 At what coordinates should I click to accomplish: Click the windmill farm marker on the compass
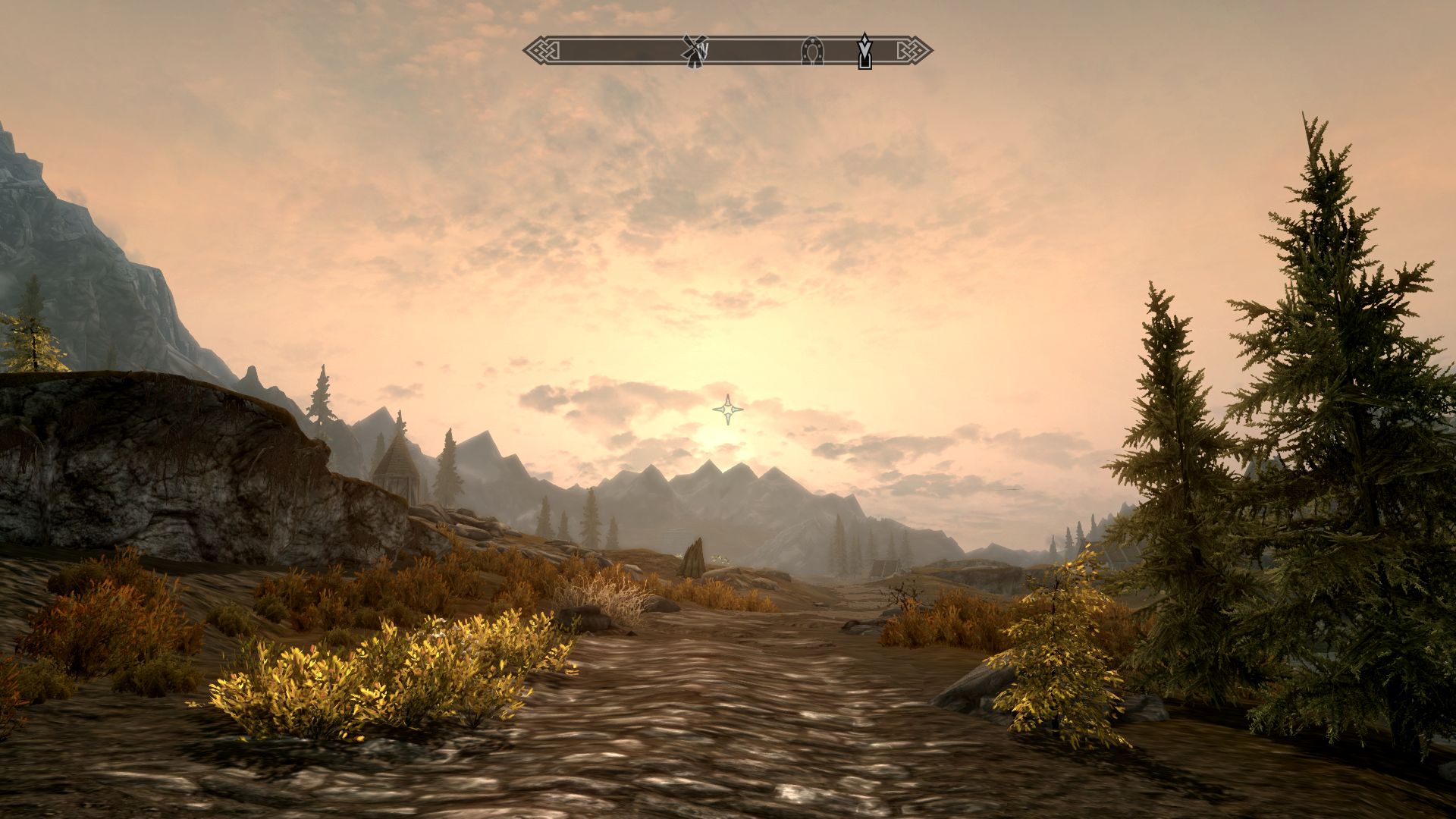coord(694,51)
